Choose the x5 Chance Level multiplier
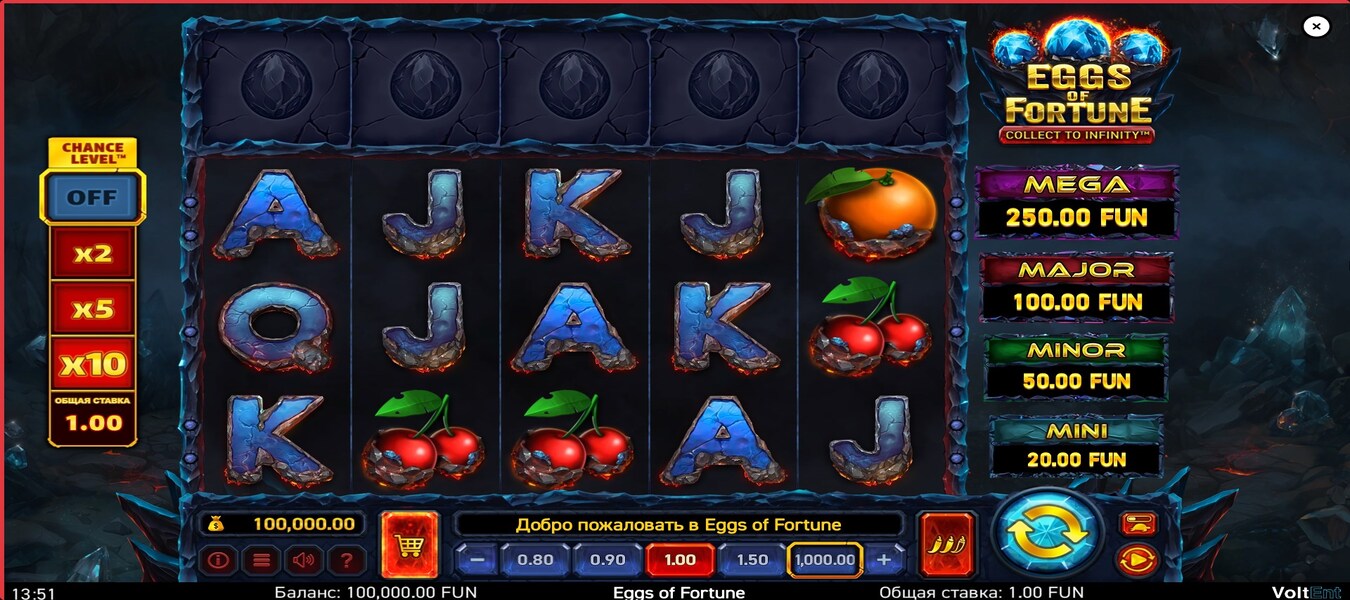The width and height of the screenshot is (1350, 600). (93, 309)
